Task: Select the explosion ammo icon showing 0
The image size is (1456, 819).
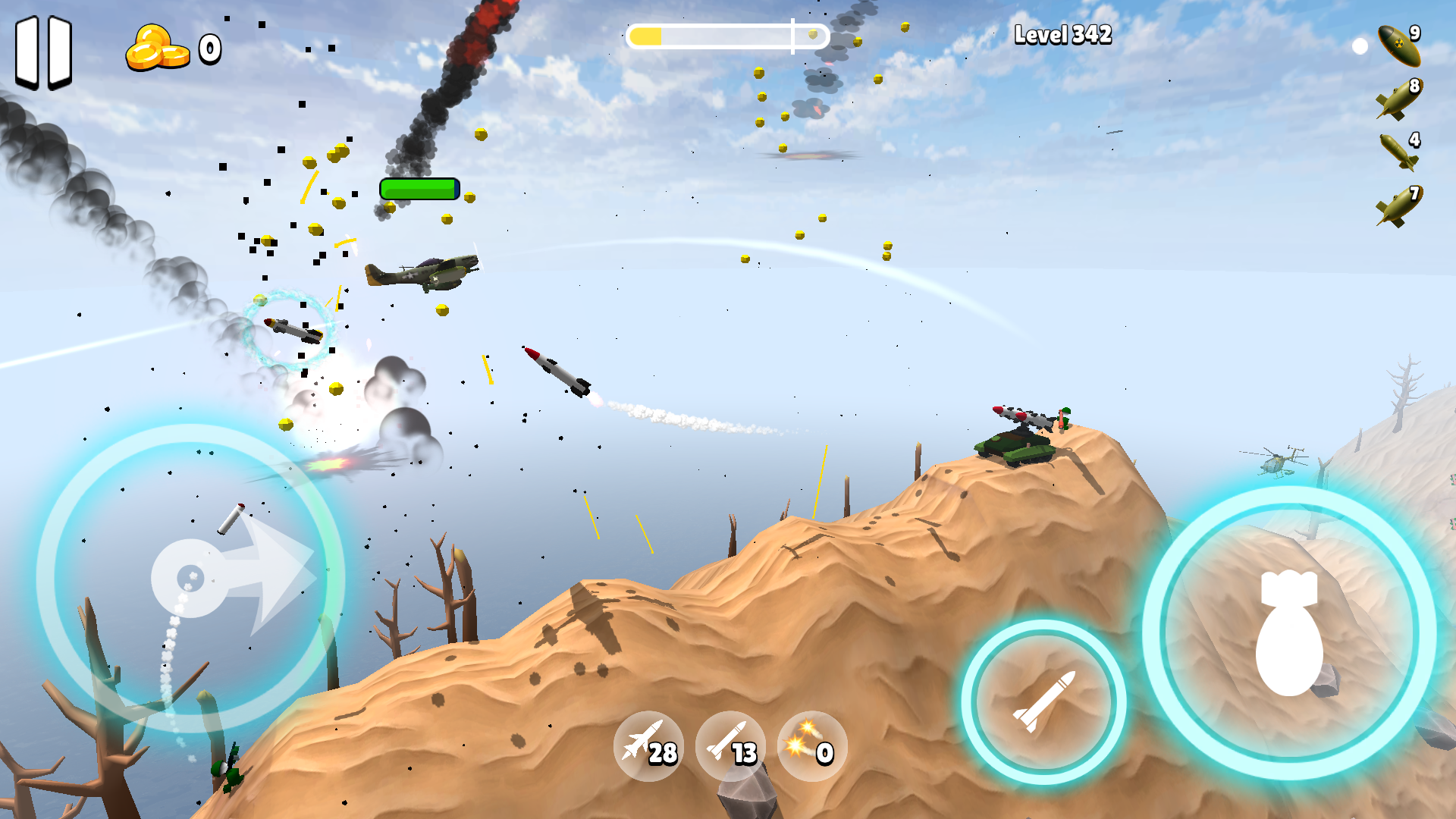Action: 813,747
